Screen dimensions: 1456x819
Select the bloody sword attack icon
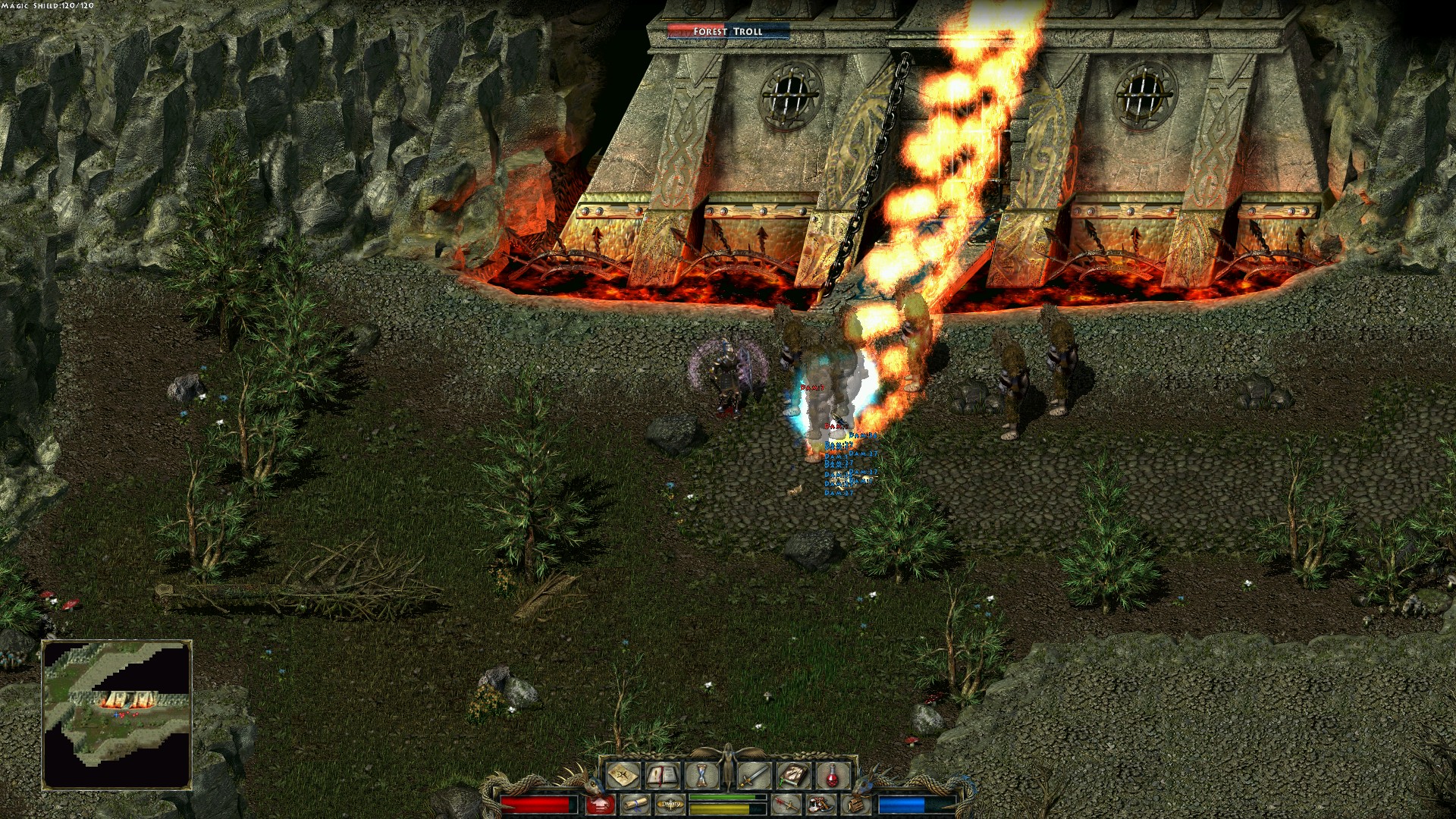[x=786, y=804]
